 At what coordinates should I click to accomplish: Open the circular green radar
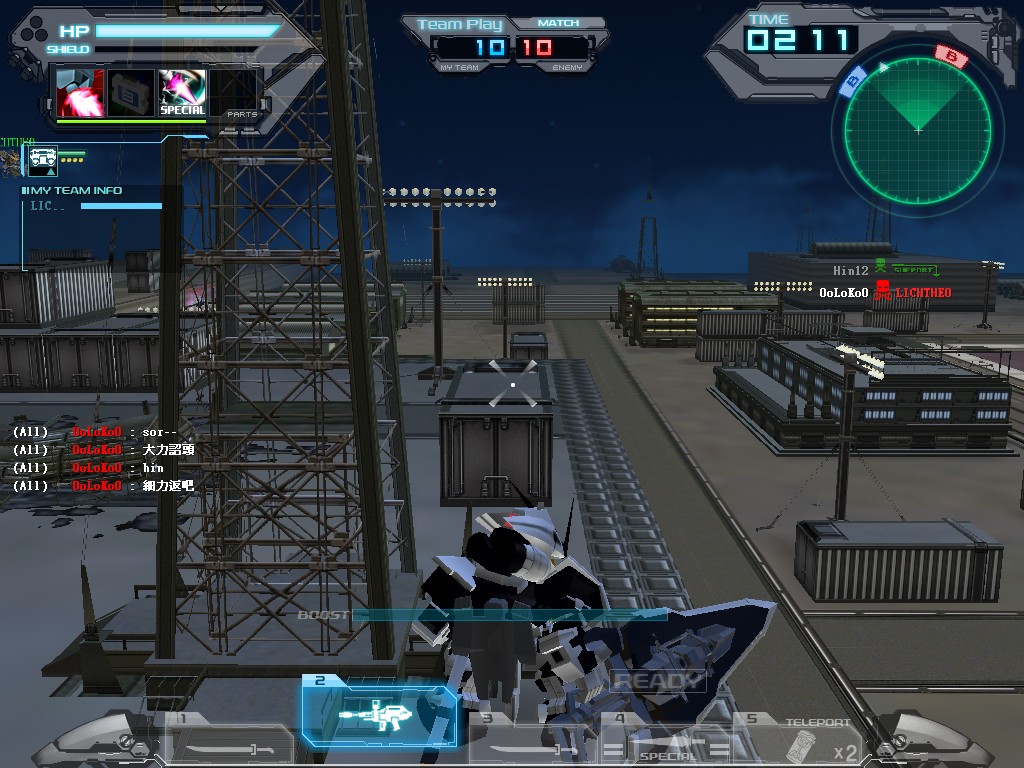point(917,130)
